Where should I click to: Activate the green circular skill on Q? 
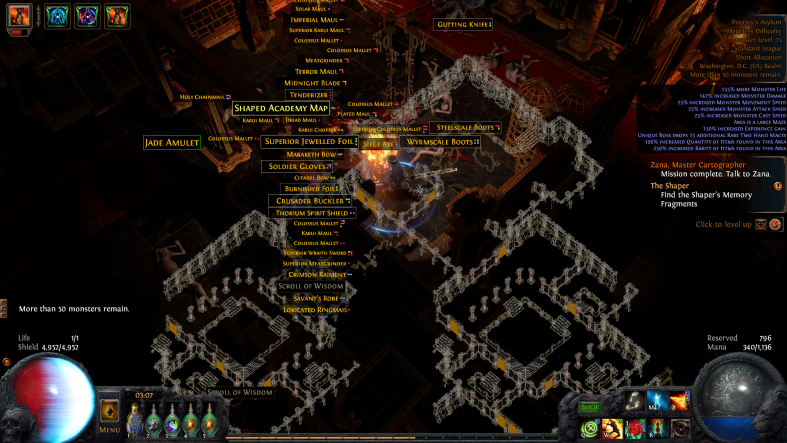tap(589, 428)
